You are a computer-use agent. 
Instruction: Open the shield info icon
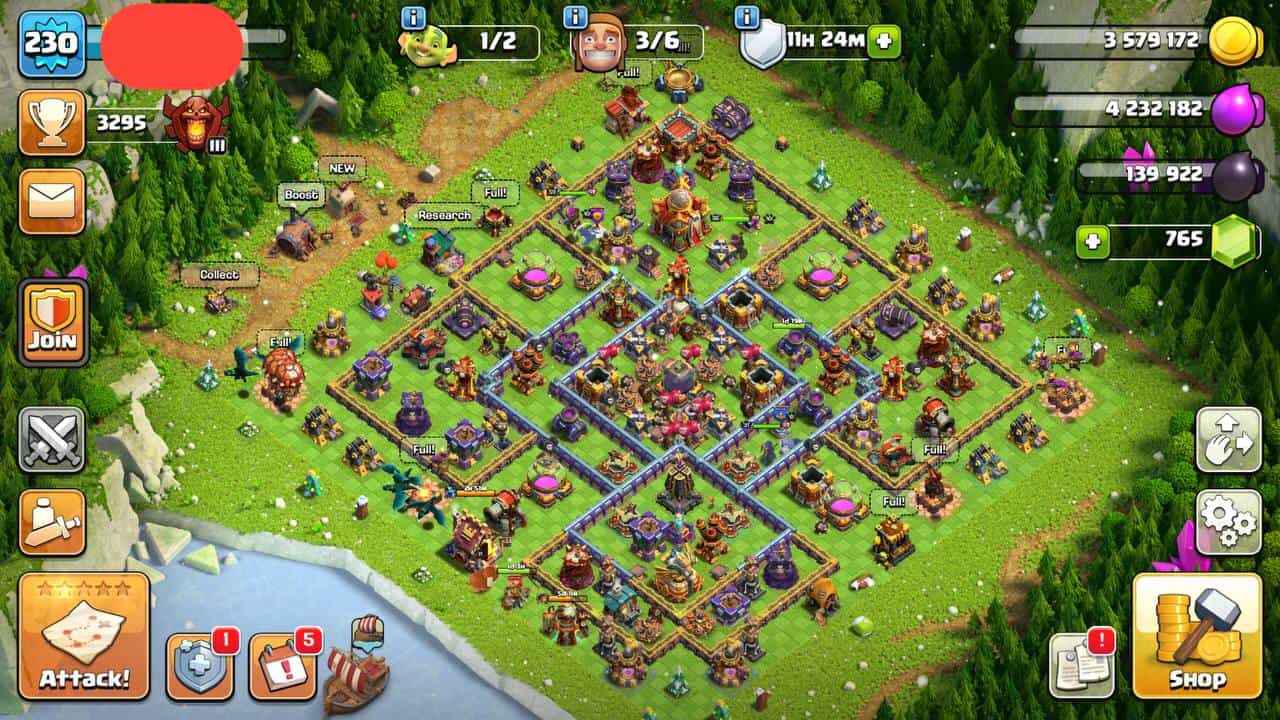pyautogui.click(x=746, y=17)
